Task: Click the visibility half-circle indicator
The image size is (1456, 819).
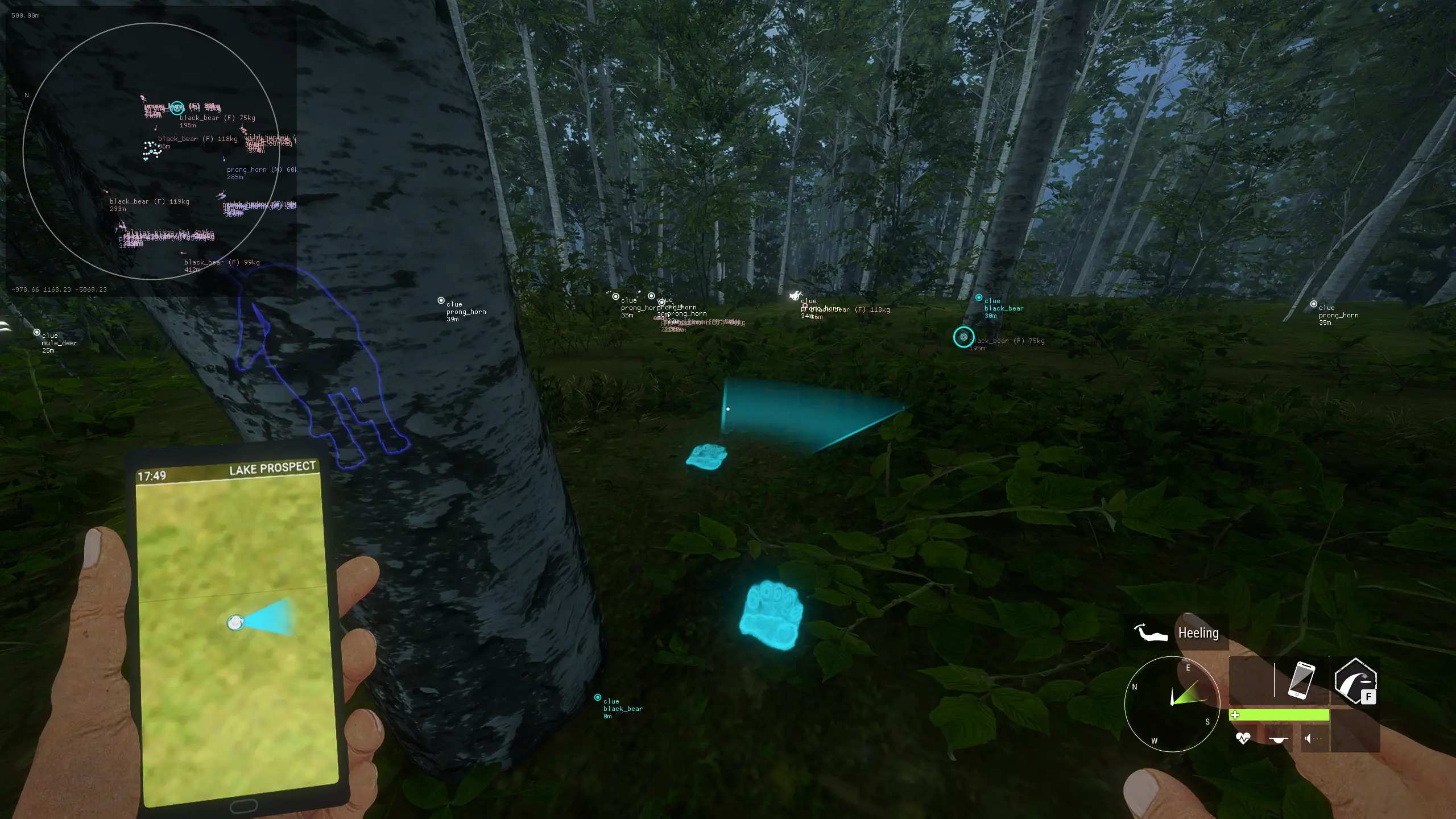Action: (1278, 739)
